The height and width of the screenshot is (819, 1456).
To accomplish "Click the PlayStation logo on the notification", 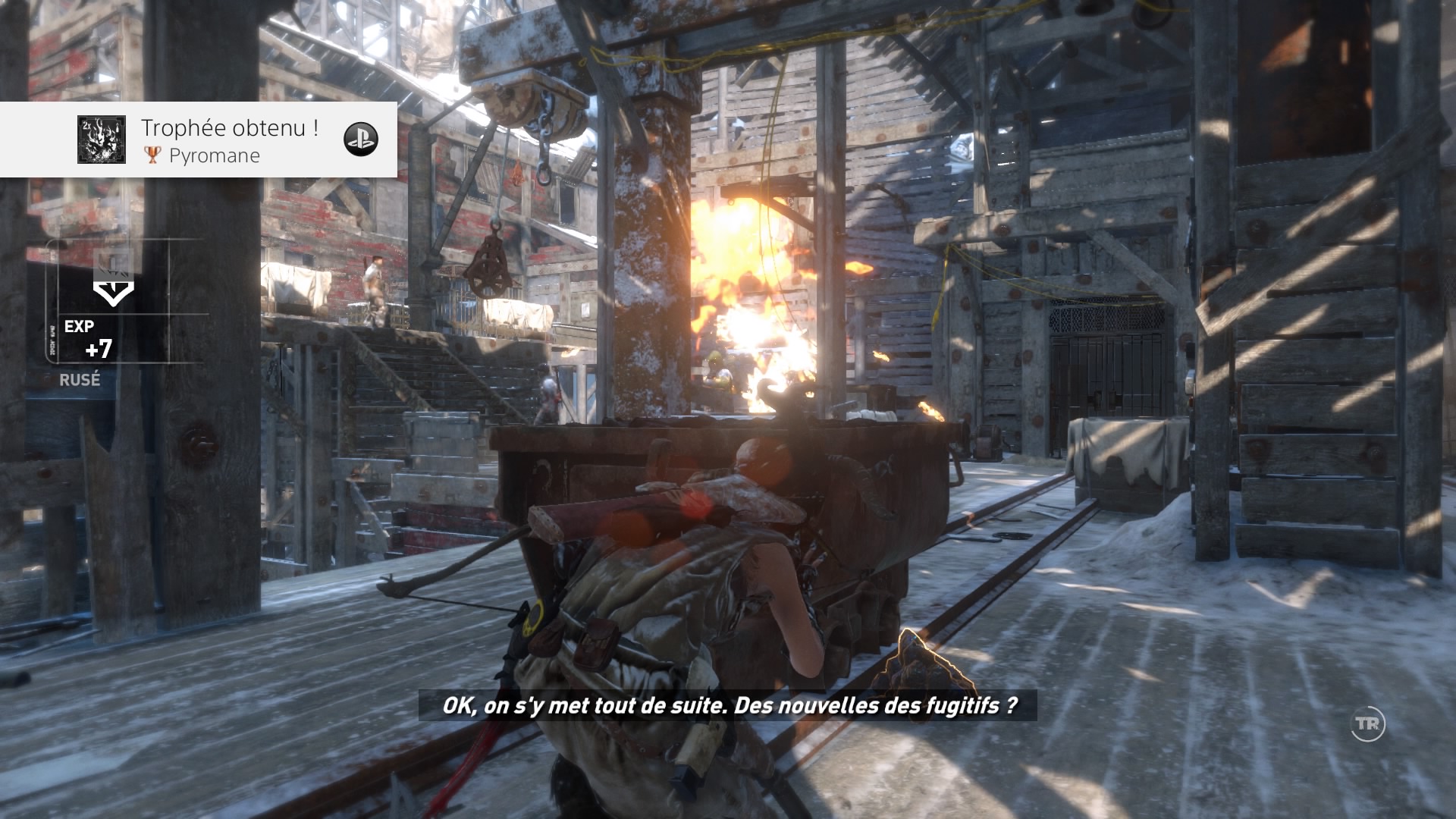I will click(x=361, y=139).
